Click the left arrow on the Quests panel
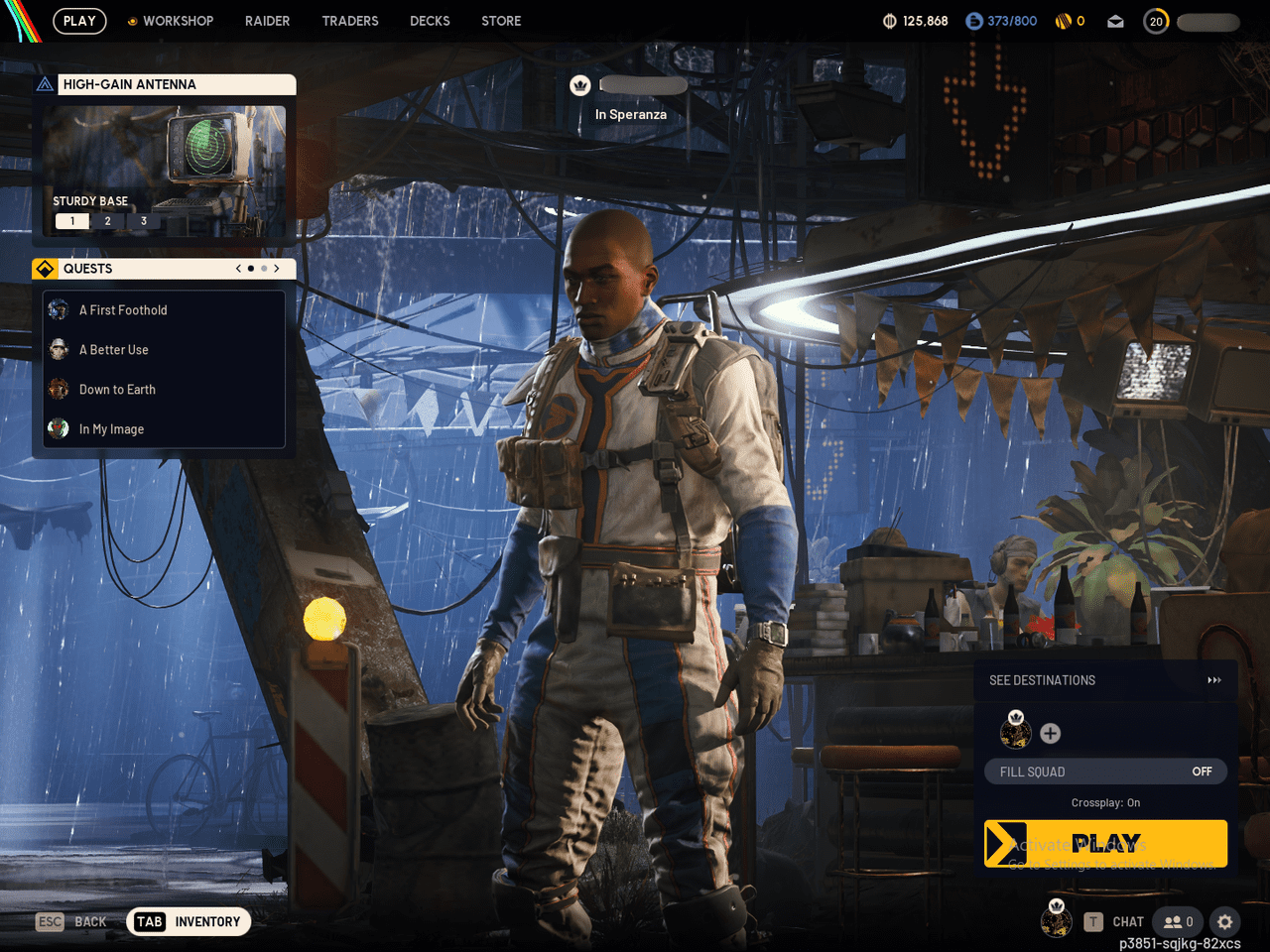 pyautogui.click(x=238, y=268)
